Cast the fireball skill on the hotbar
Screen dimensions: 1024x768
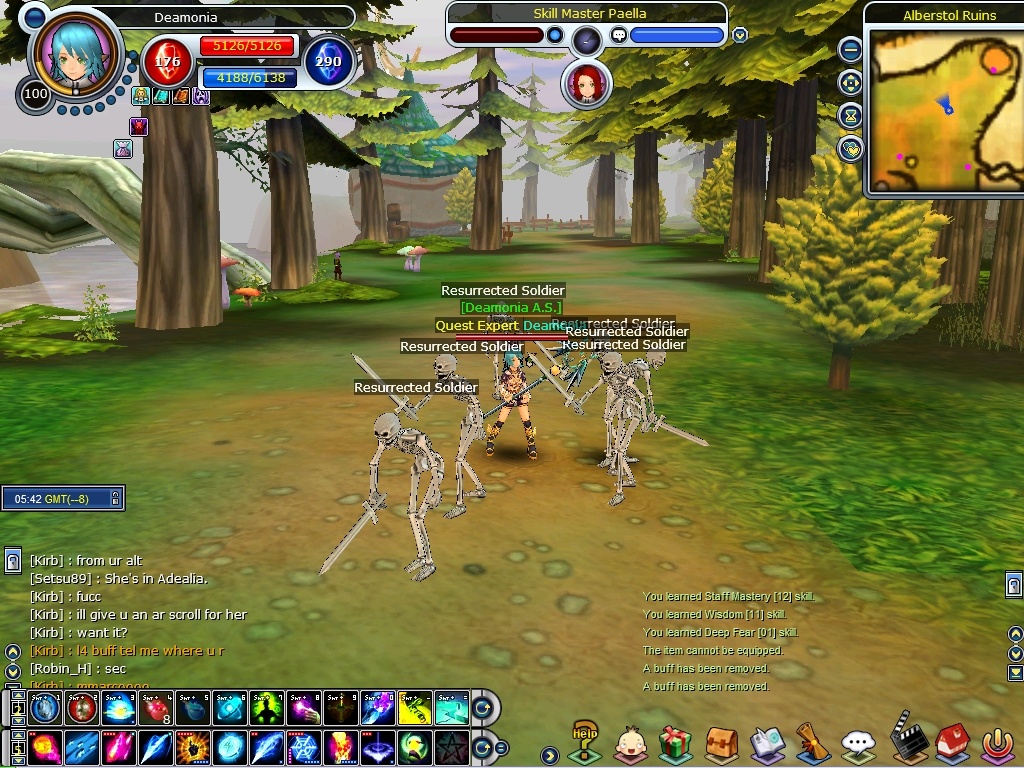pyautogui.click(x=45, y=747)
